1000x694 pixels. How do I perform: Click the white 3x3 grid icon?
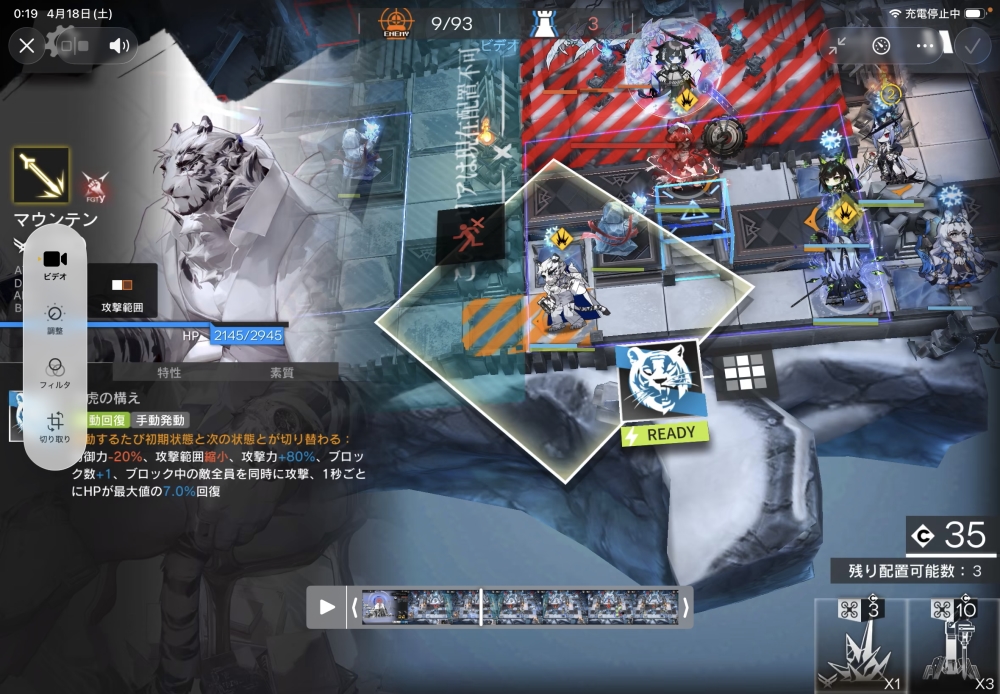[x=744, y=375]
